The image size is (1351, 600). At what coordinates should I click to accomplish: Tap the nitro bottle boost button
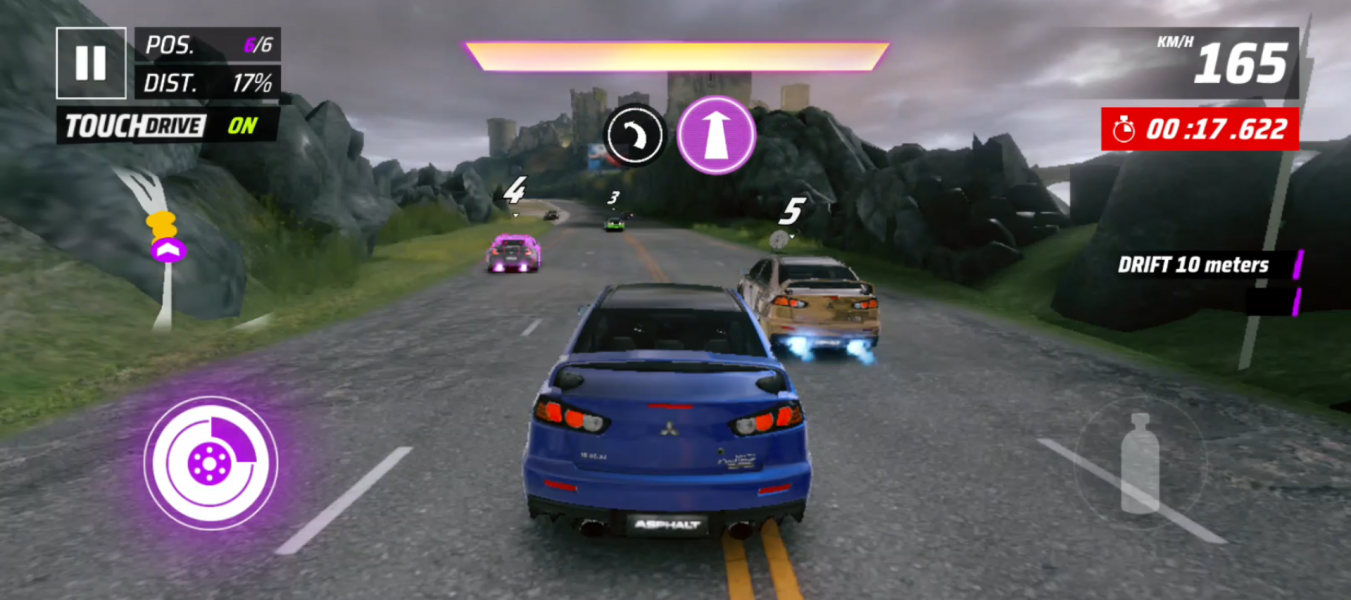click(x=1139, y=462)
